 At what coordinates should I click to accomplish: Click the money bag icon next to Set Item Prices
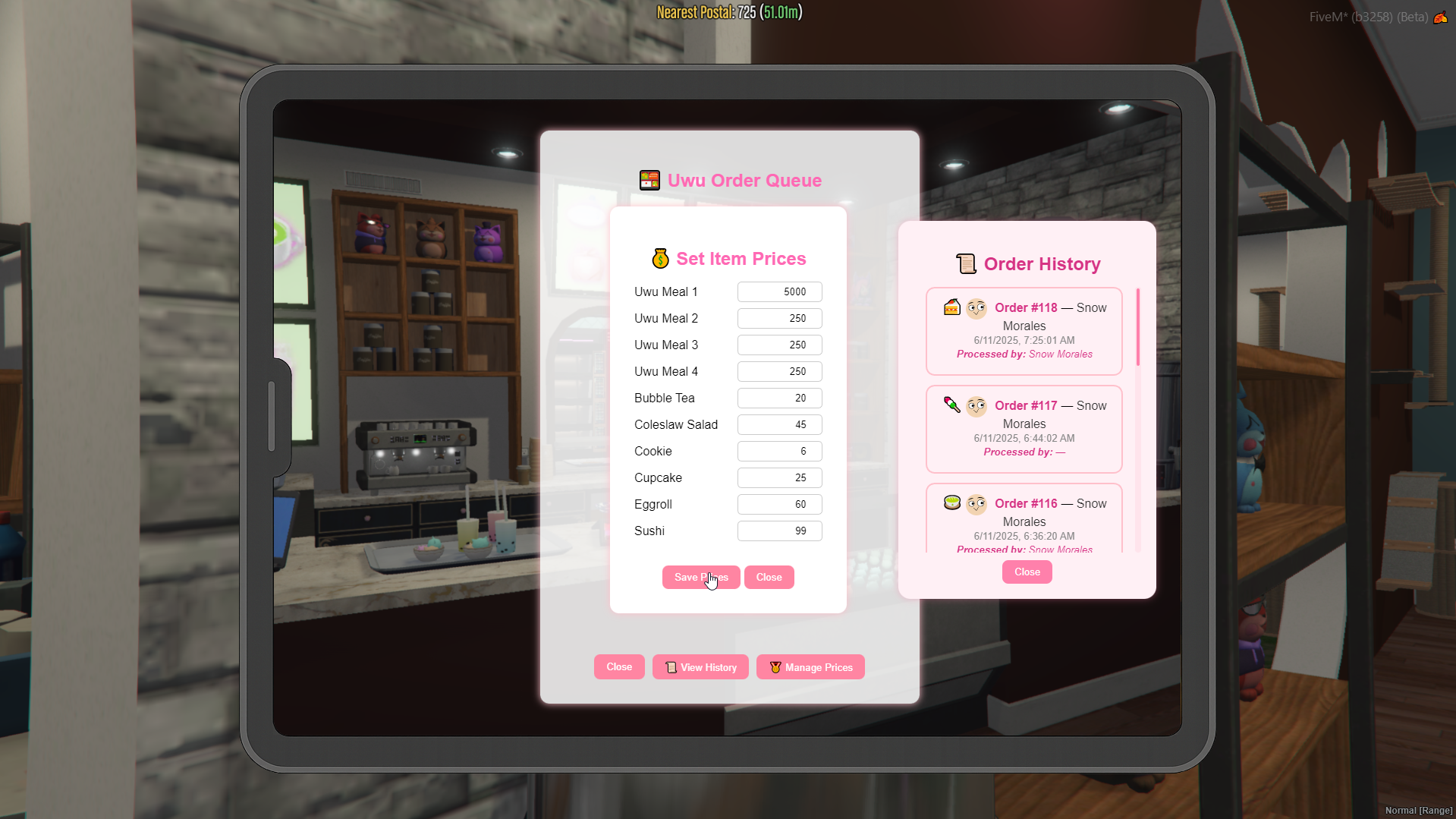click(x=659, y=258)
